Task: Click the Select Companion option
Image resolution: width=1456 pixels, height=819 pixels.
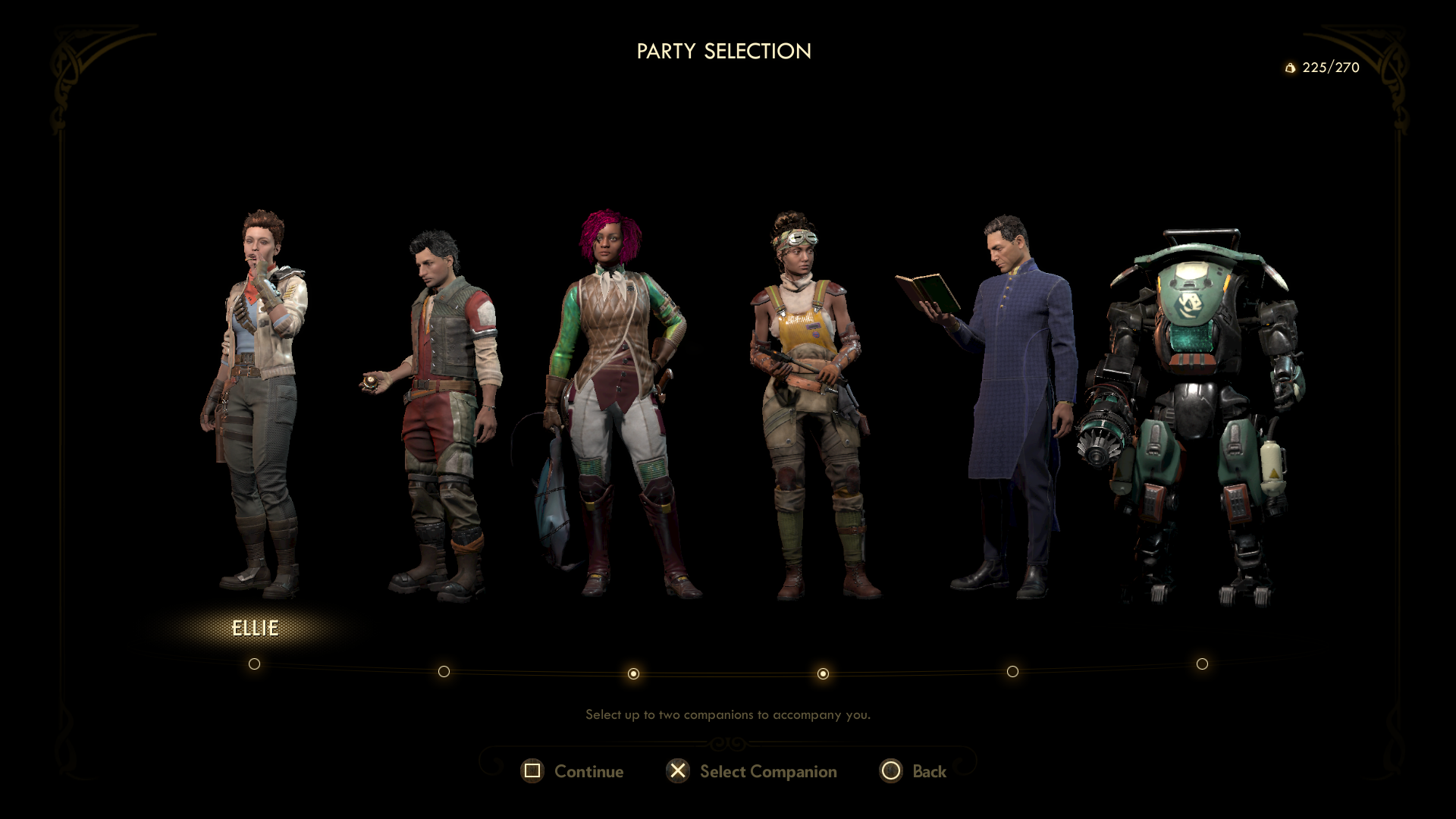Action: (752, 771)
